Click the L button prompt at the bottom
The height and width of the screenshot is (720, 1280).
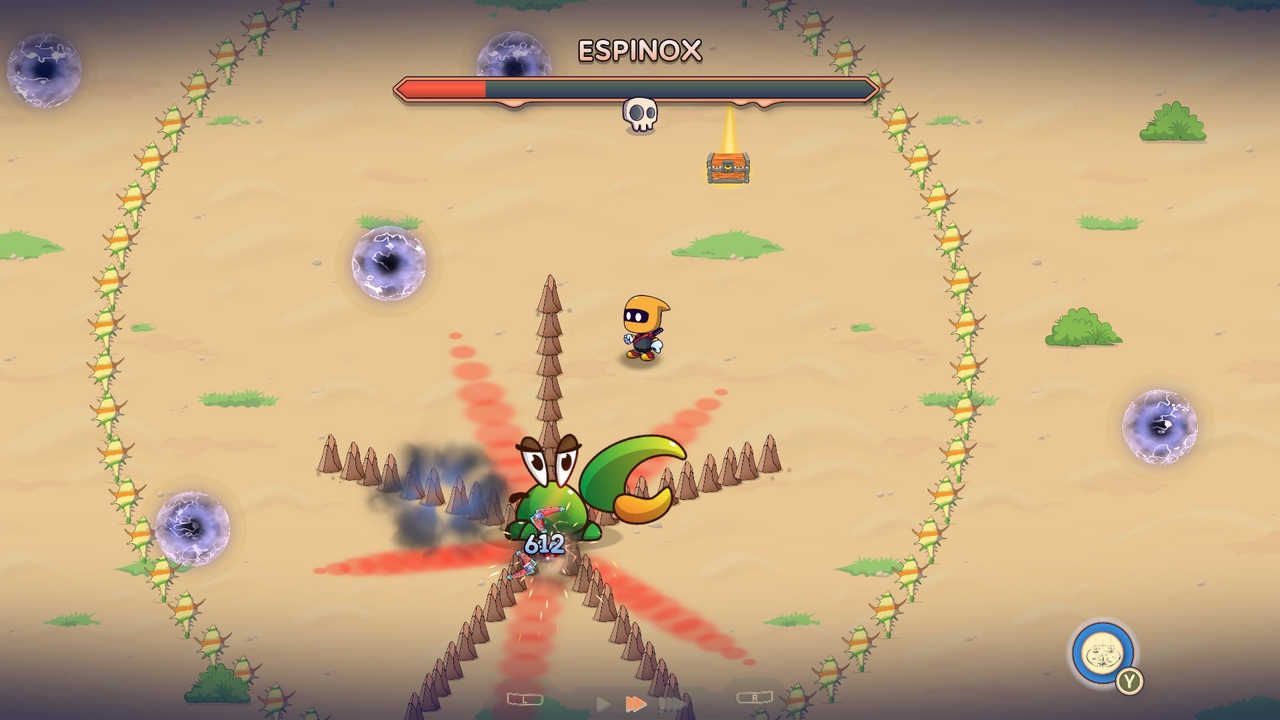pos(525,699)
